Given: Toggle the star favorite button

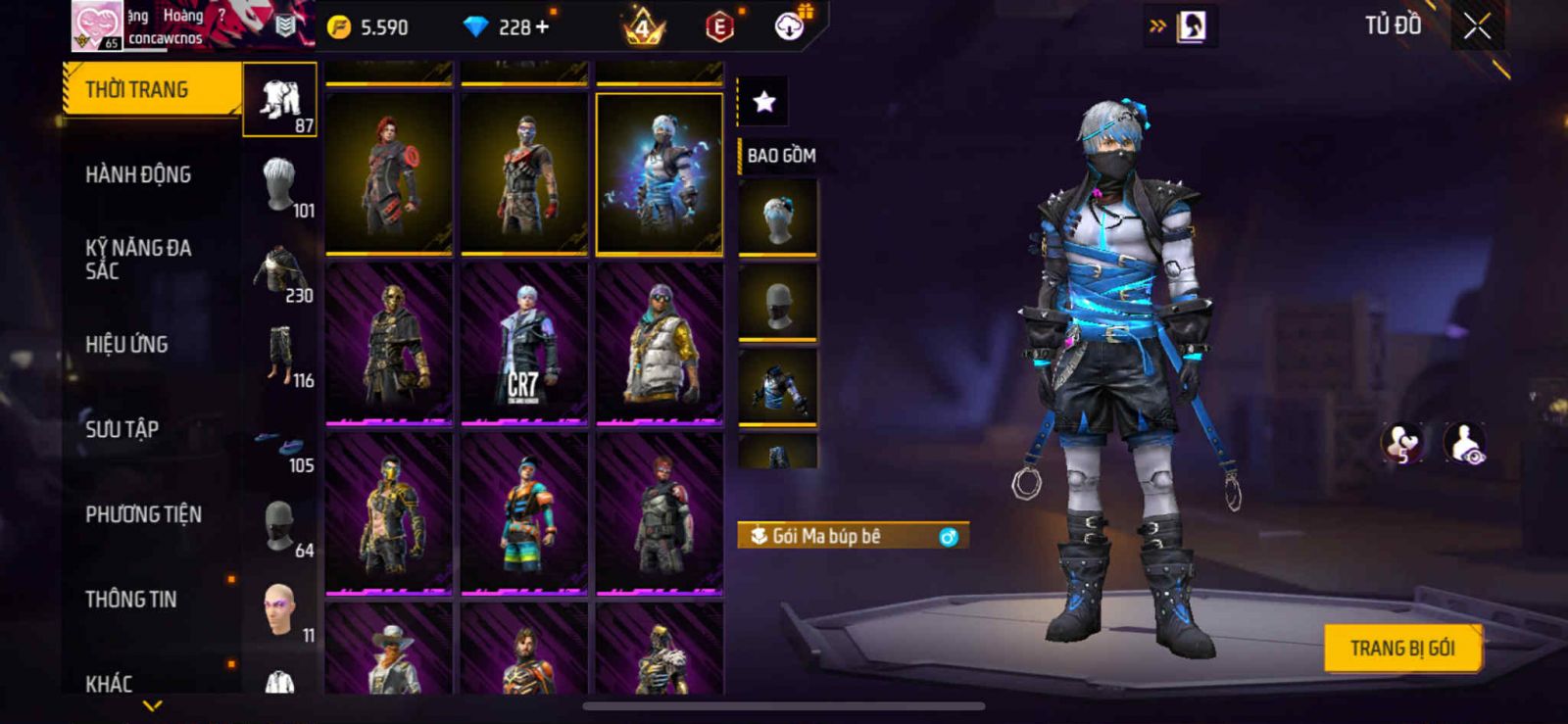Looking at the screenshot, I should click(763, 101).
